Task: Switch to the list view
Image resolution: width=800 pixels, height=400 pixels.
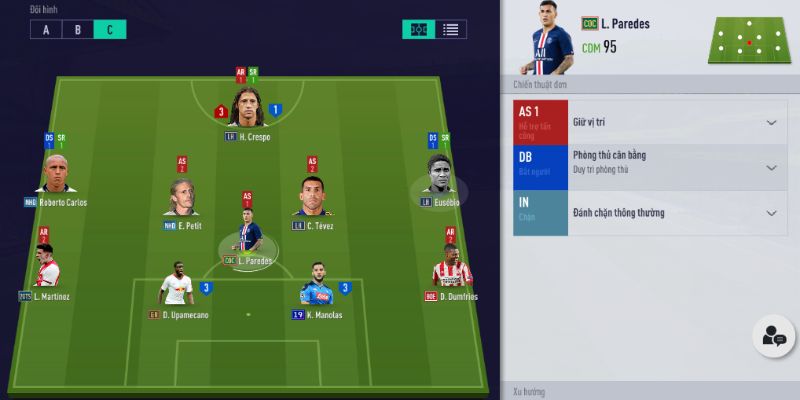Action: pos(451,29)
